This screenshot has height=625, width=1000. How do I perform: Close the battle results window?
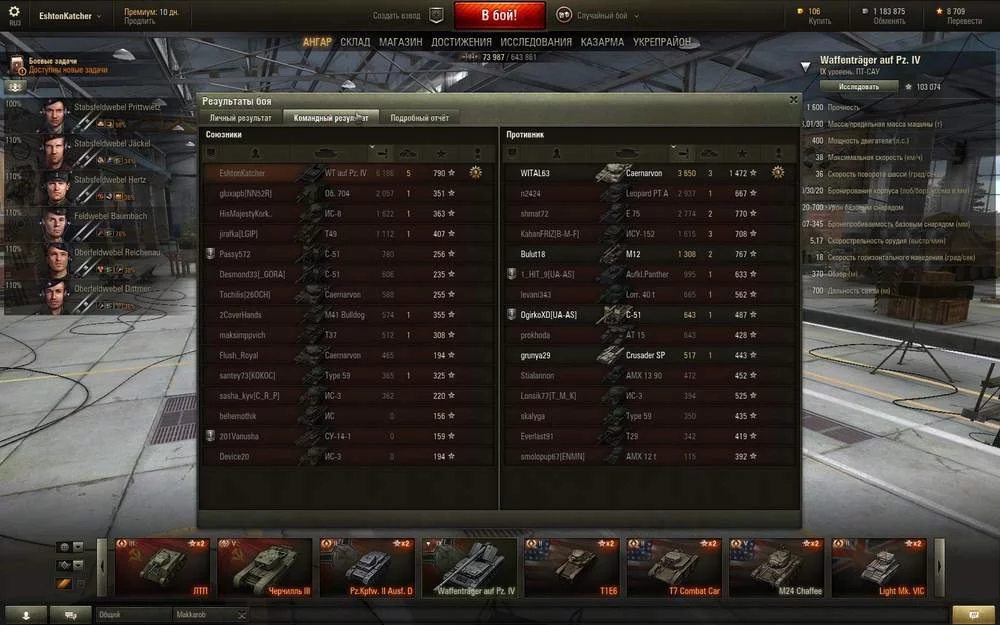click(793, 100)
